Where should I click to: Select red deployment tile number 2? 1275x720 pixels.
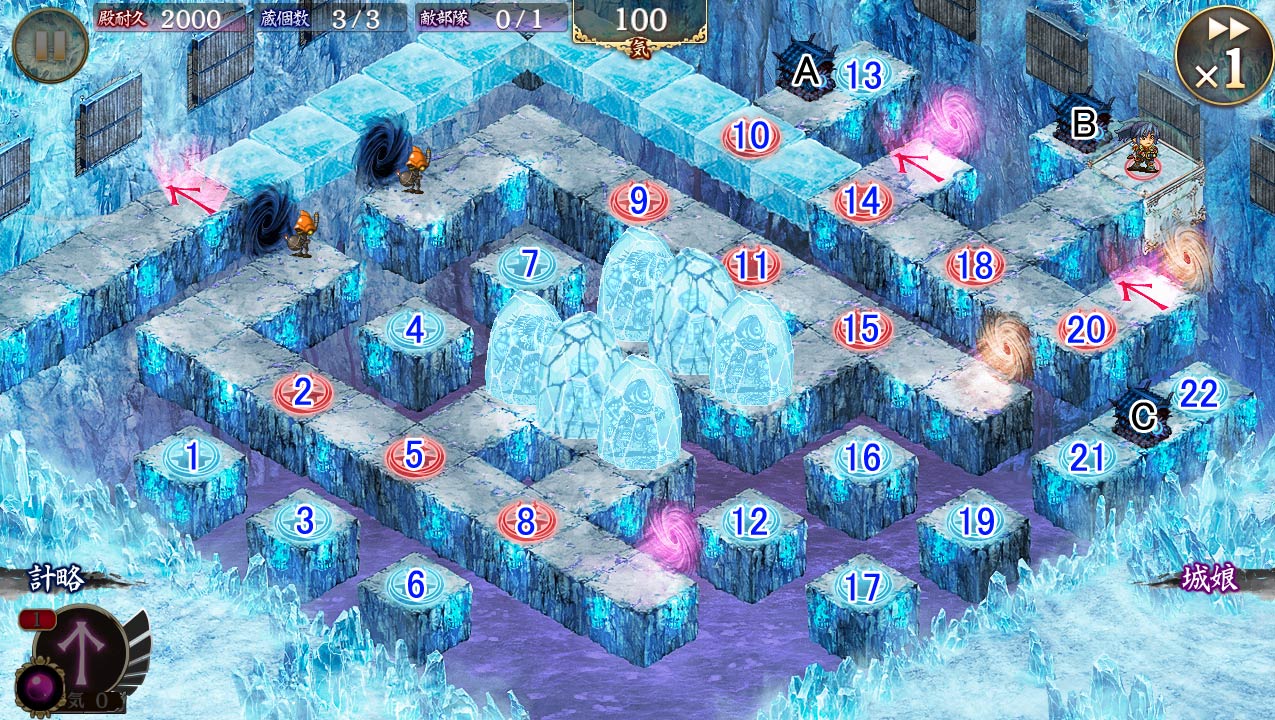[x=303, y=392]
